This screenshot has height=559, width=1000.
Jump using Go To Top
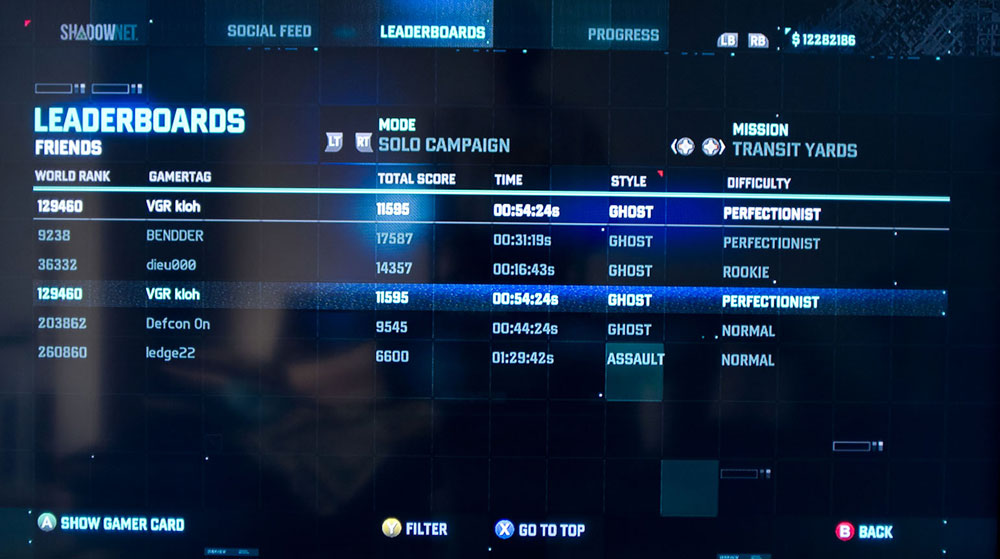coord(539,530)
